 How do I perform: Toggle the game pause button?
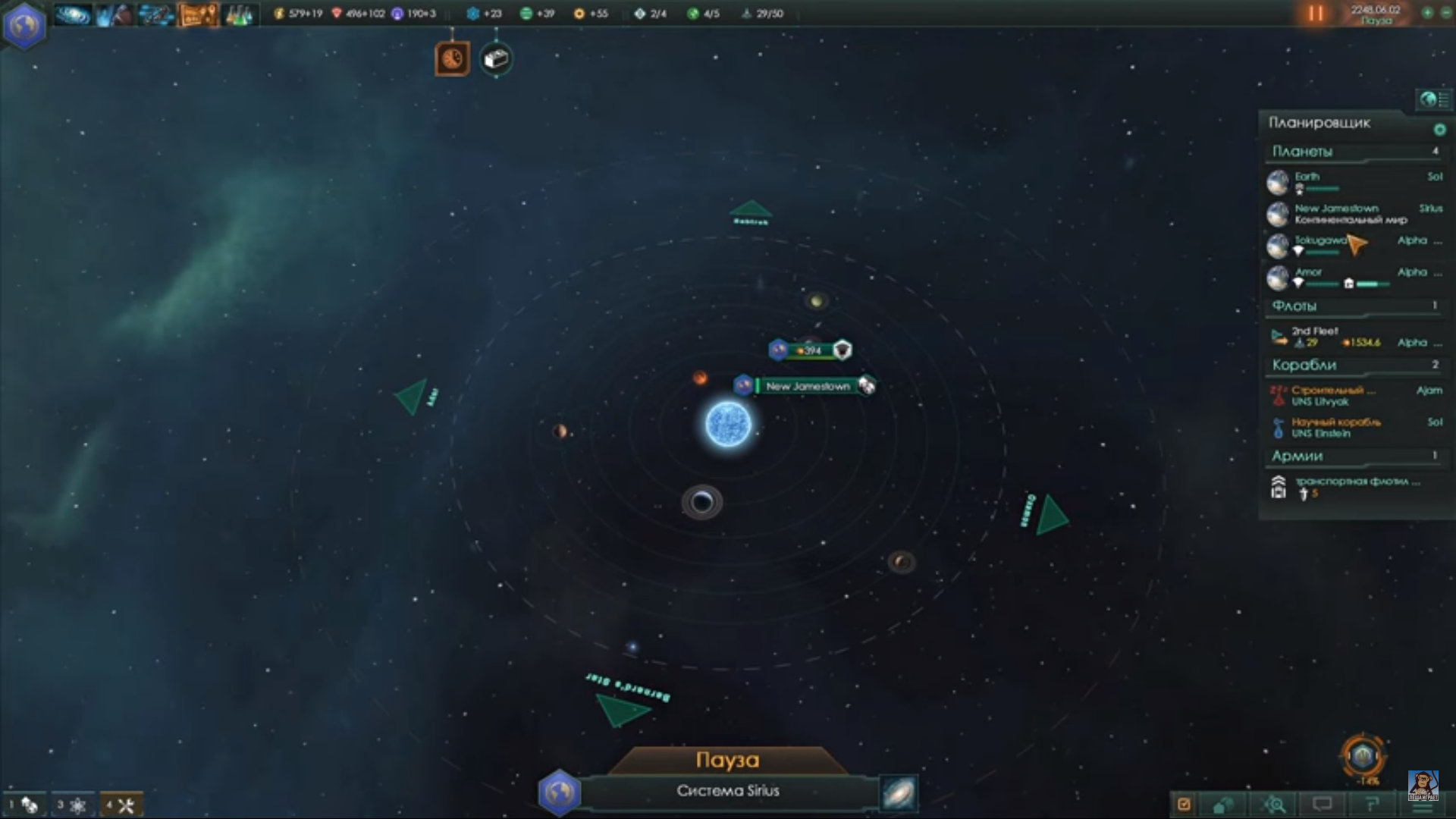(1316, 14)
